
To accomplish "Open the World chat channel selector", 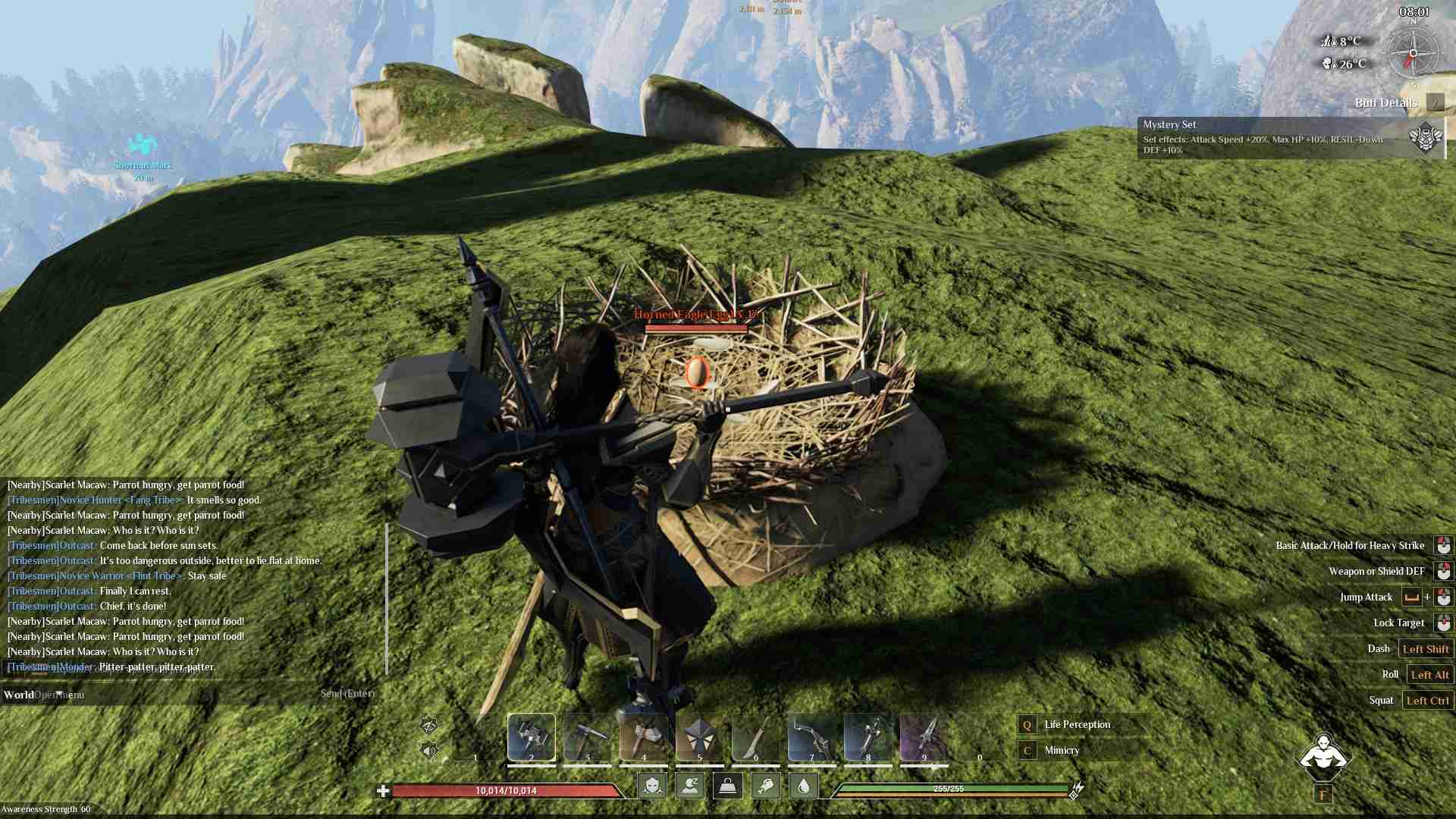I will click(x=19, y=695).
